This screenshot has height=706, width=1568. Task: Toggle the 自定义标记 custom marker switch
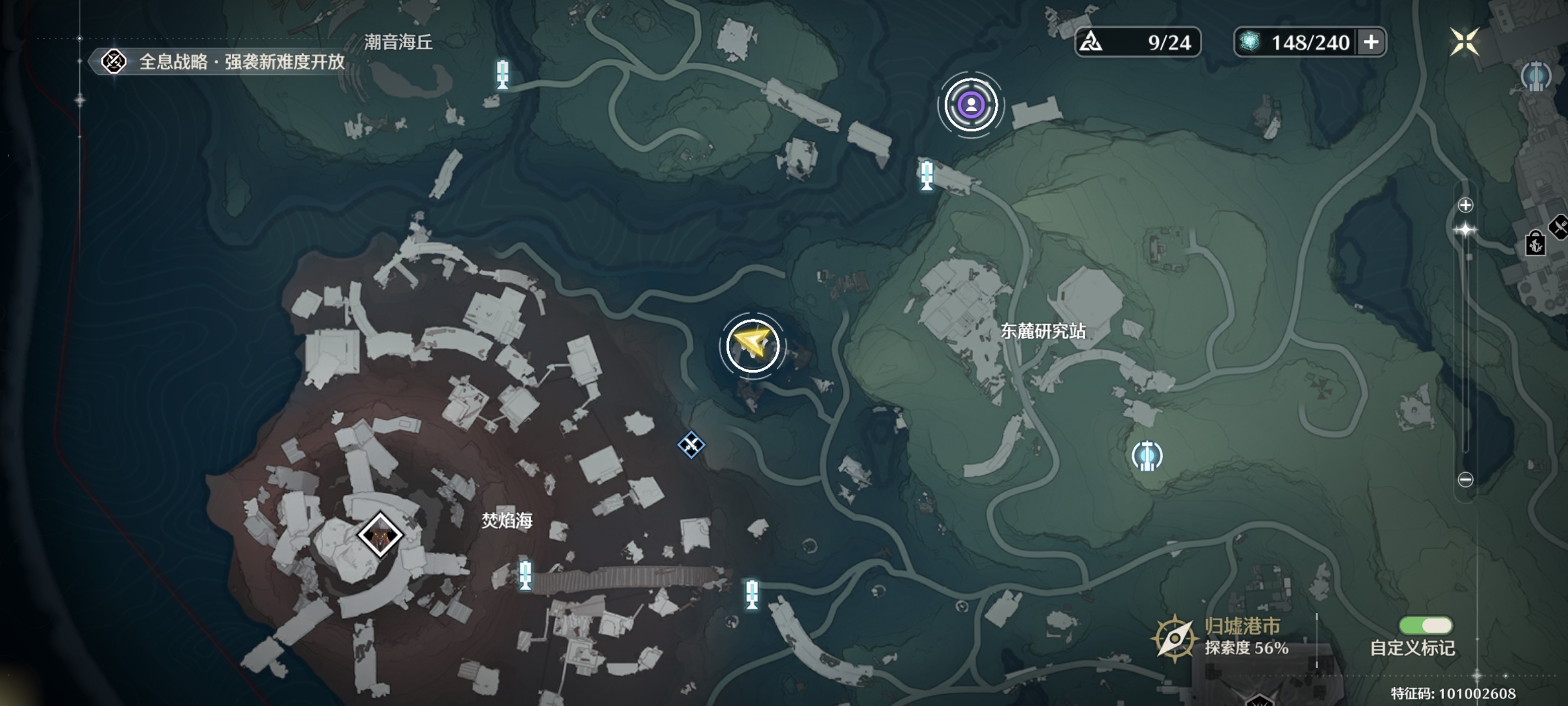1425,626
